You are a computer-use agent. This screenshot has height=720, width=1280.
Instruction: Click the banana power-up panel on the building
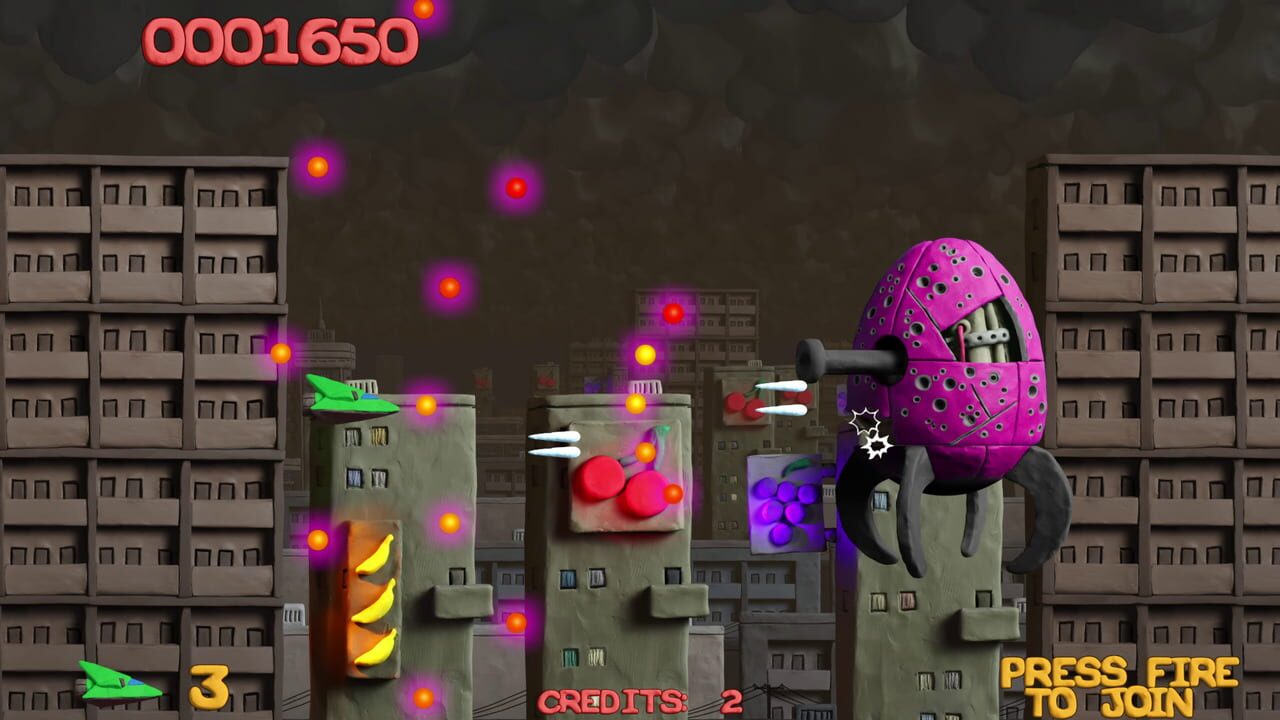click(x=372, y=593)
